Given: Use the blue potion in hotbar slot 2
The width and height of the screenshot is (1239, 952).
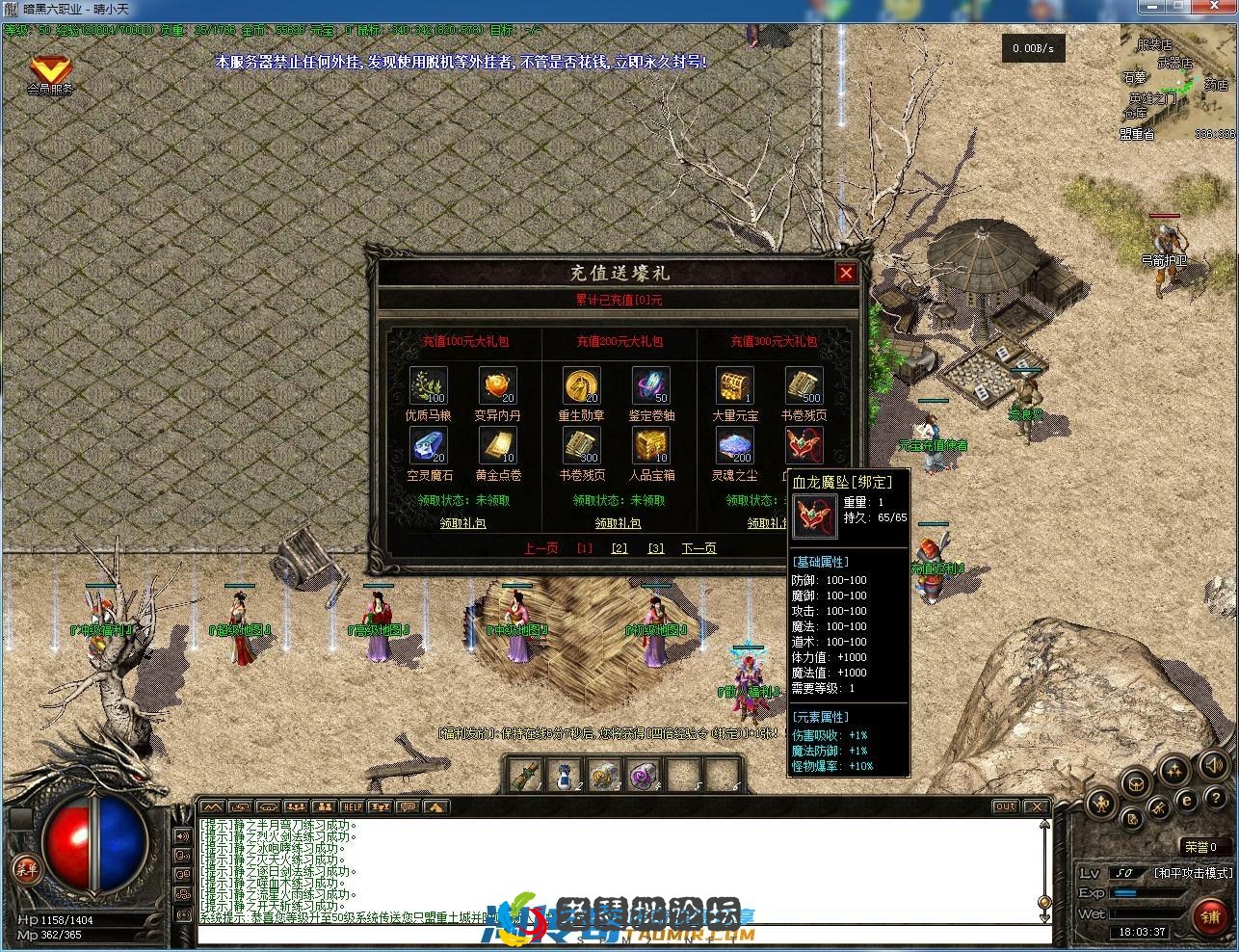Looking at the screenshot, I should tap(565, 775).
